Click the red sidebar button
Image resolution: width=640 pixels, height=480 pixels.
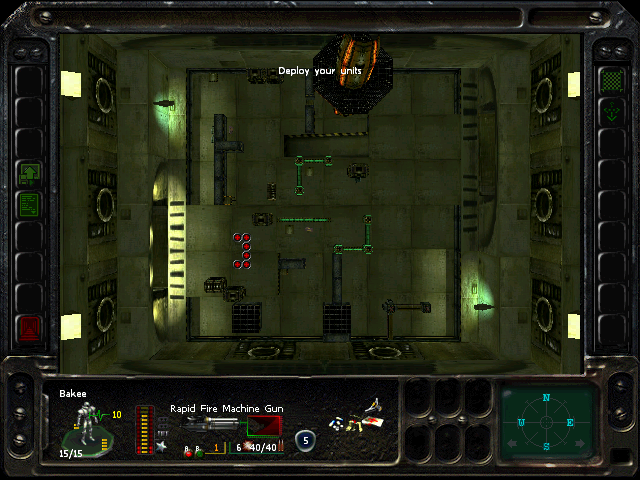click(30, 327)
